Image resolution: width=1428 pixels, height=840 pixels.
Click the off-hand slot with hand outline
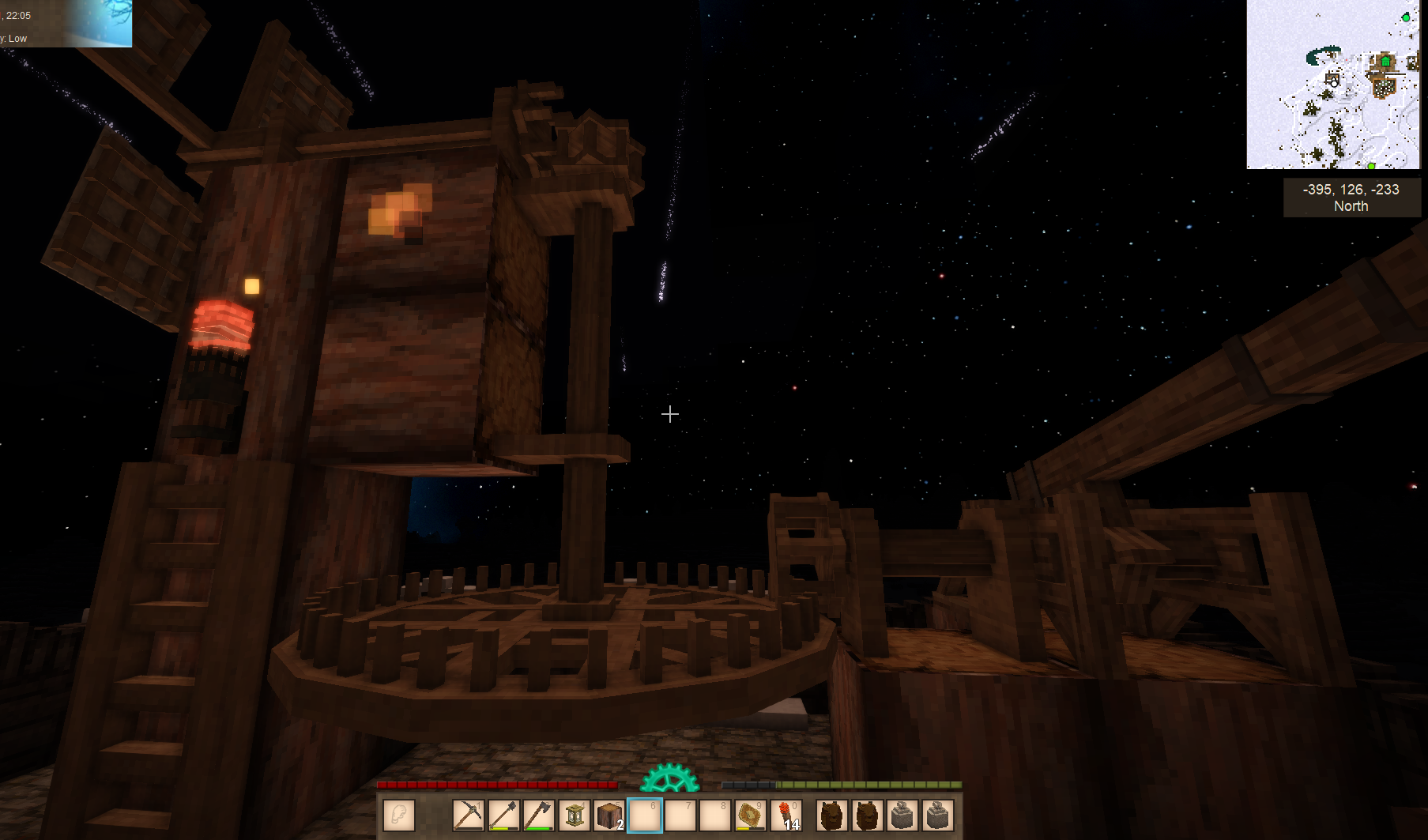click(x=399, y=816)
